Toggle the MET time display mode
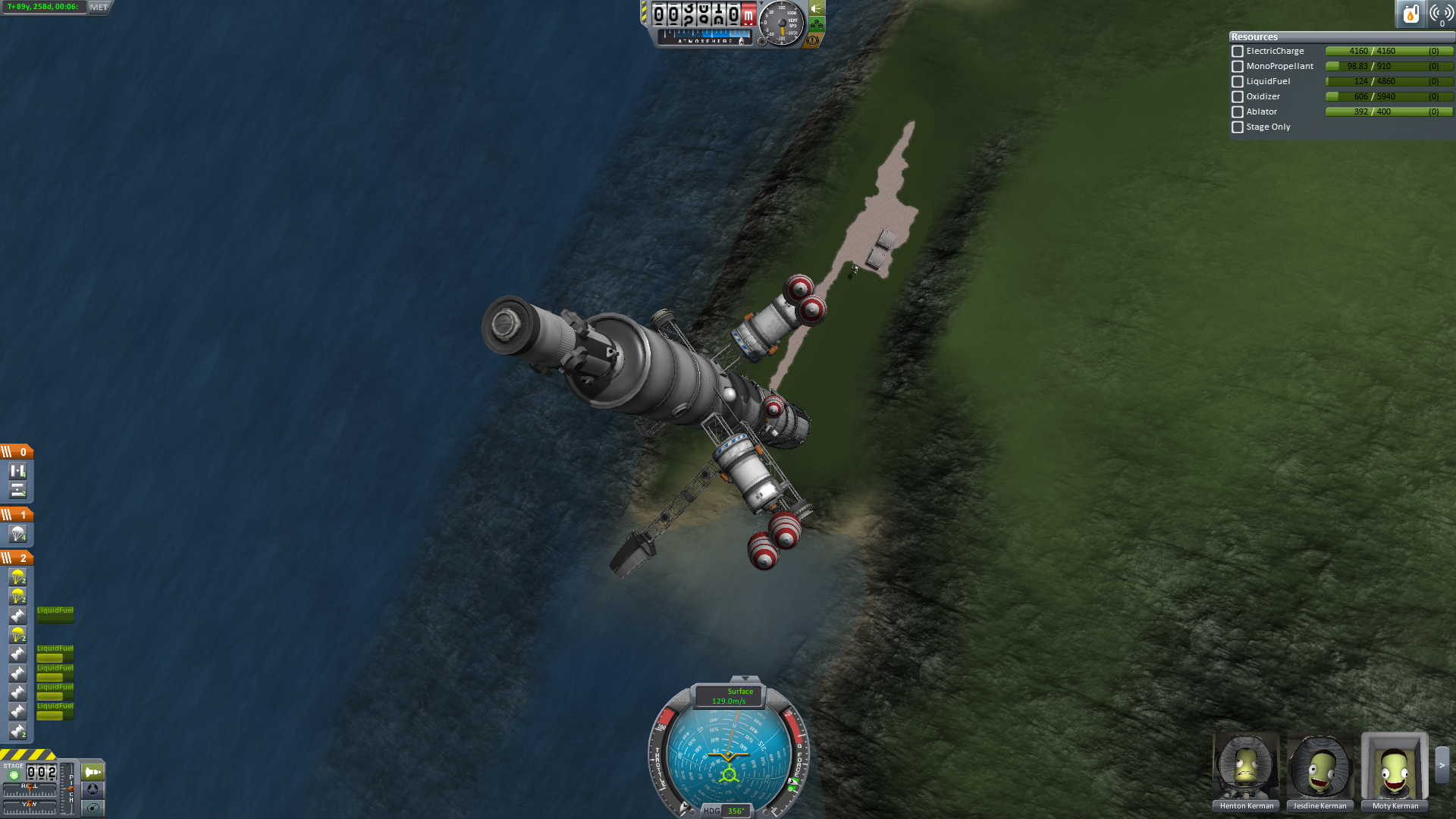1456x819 pixels. (x=99, y=7)
